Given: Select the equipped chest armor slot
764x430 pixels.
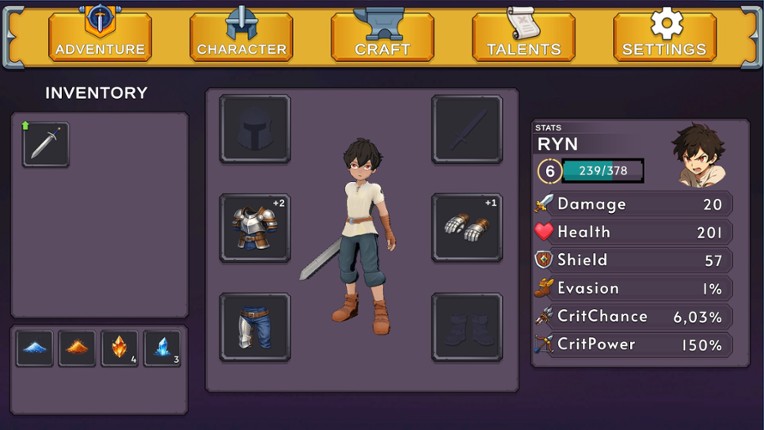Looking at the screenshot, I should (255, 228).
